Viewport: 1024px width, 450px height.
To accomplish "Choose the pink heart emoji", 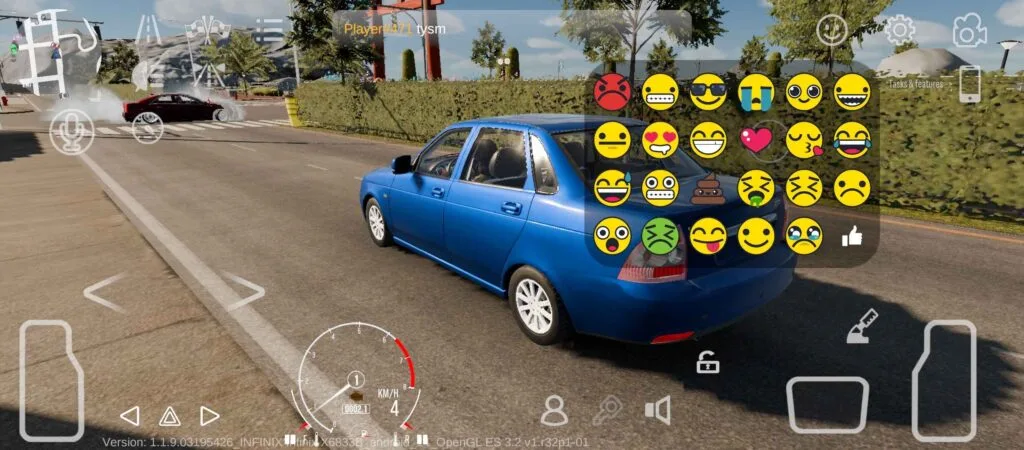I will pos(757,140).
